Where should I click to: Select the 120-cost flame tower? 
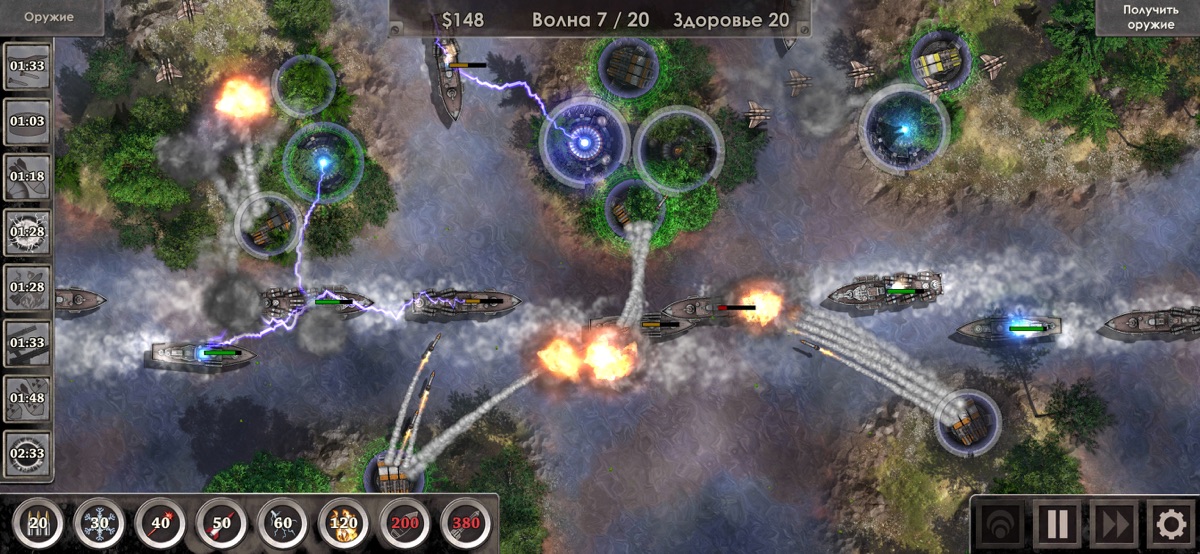point(343,522)
